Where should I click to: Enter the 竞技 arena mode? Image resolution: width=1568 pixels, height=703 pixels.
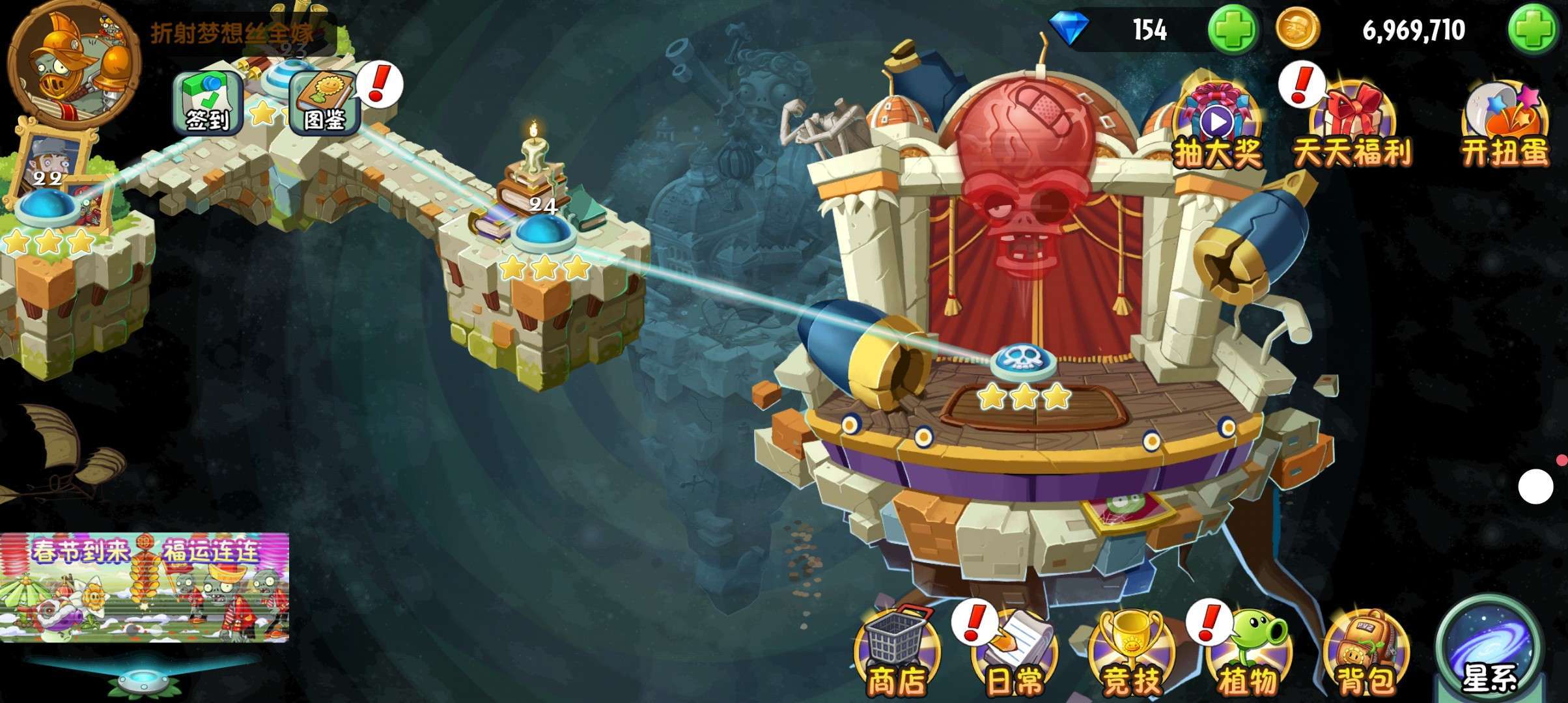click(1131, 654)
